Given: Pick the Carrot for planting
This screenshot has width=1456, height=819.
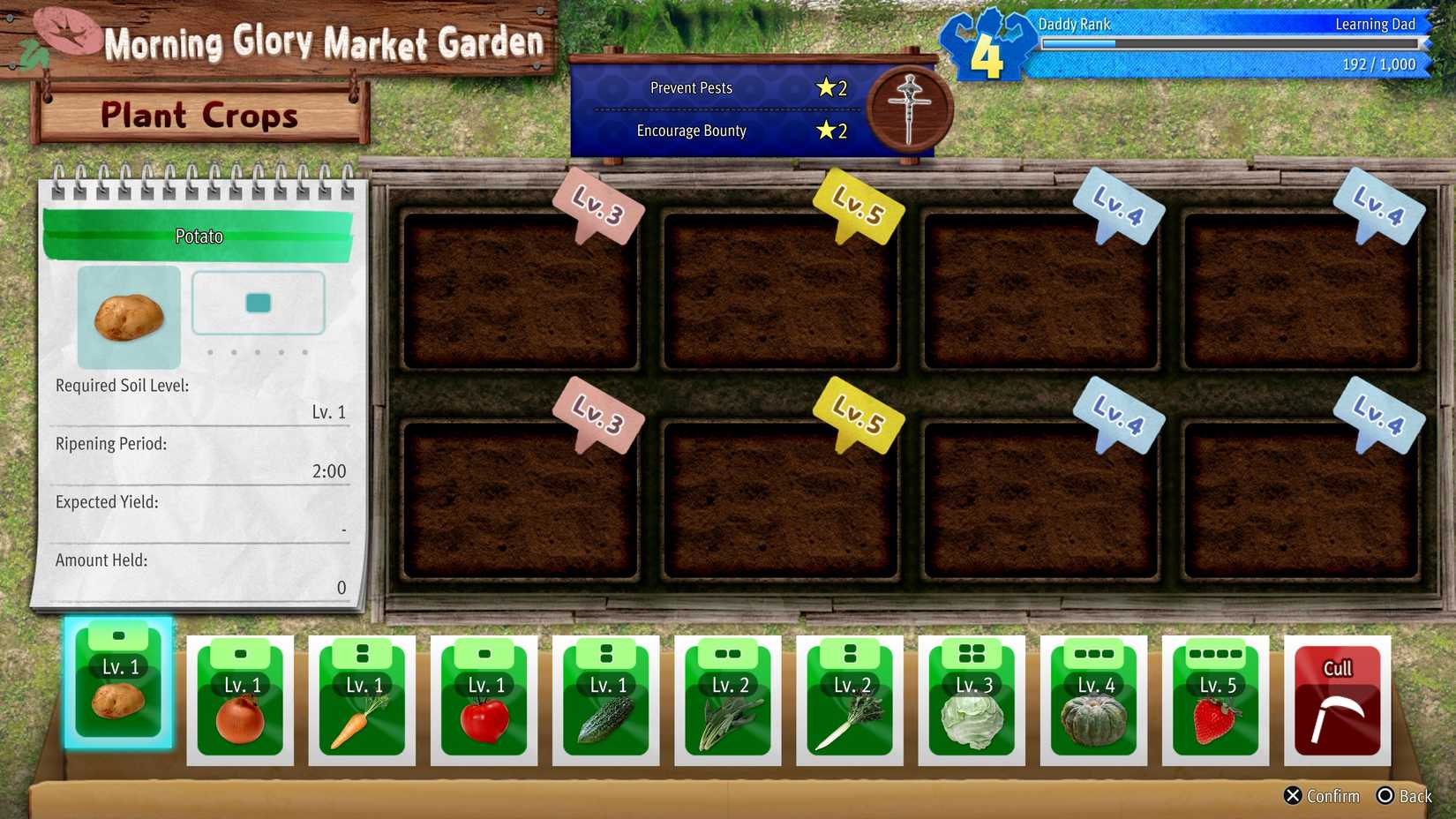Looking at the screenshot, I should coord(362,702).
